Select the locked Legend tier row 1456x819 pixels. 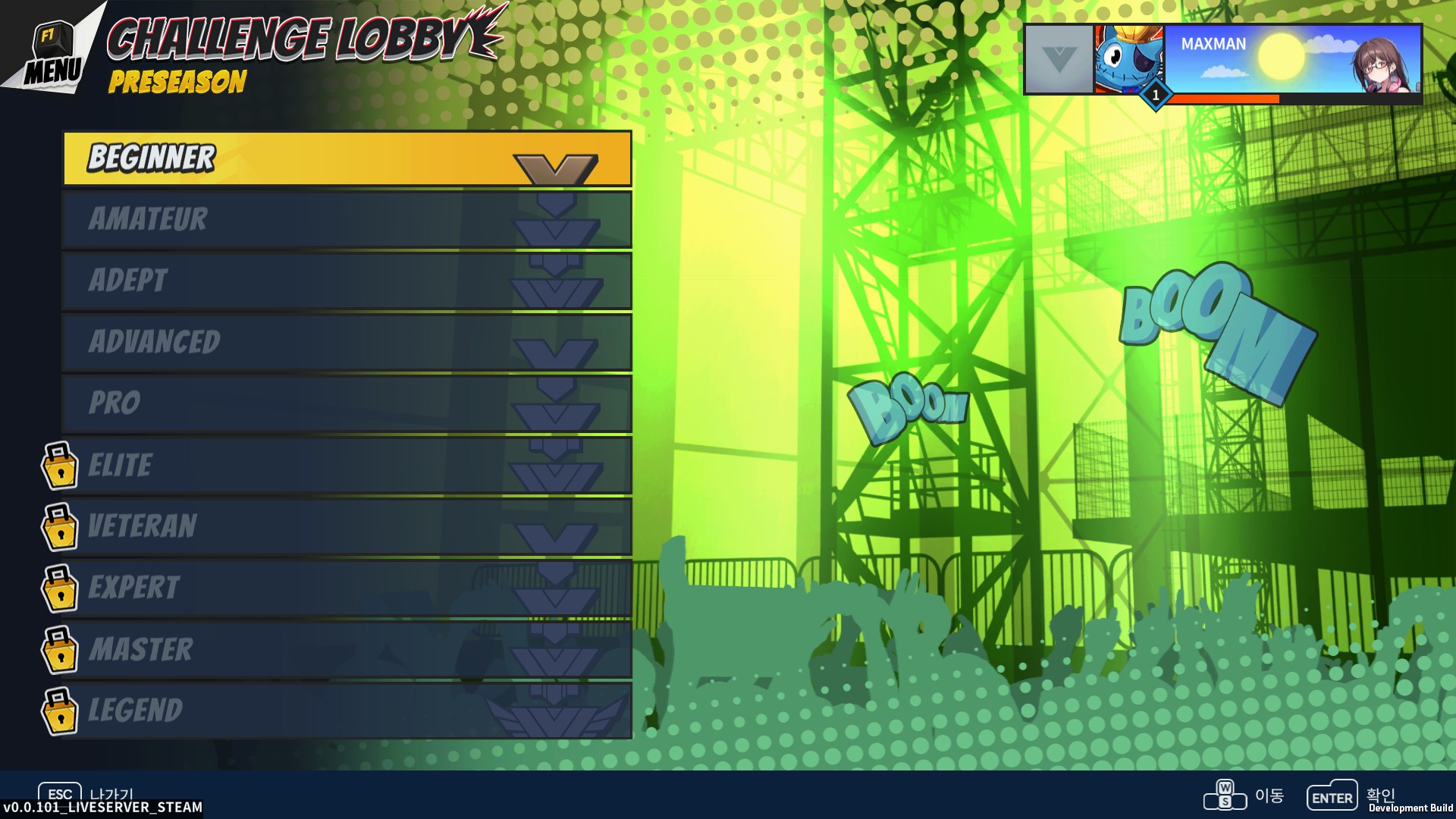point(347,711)
